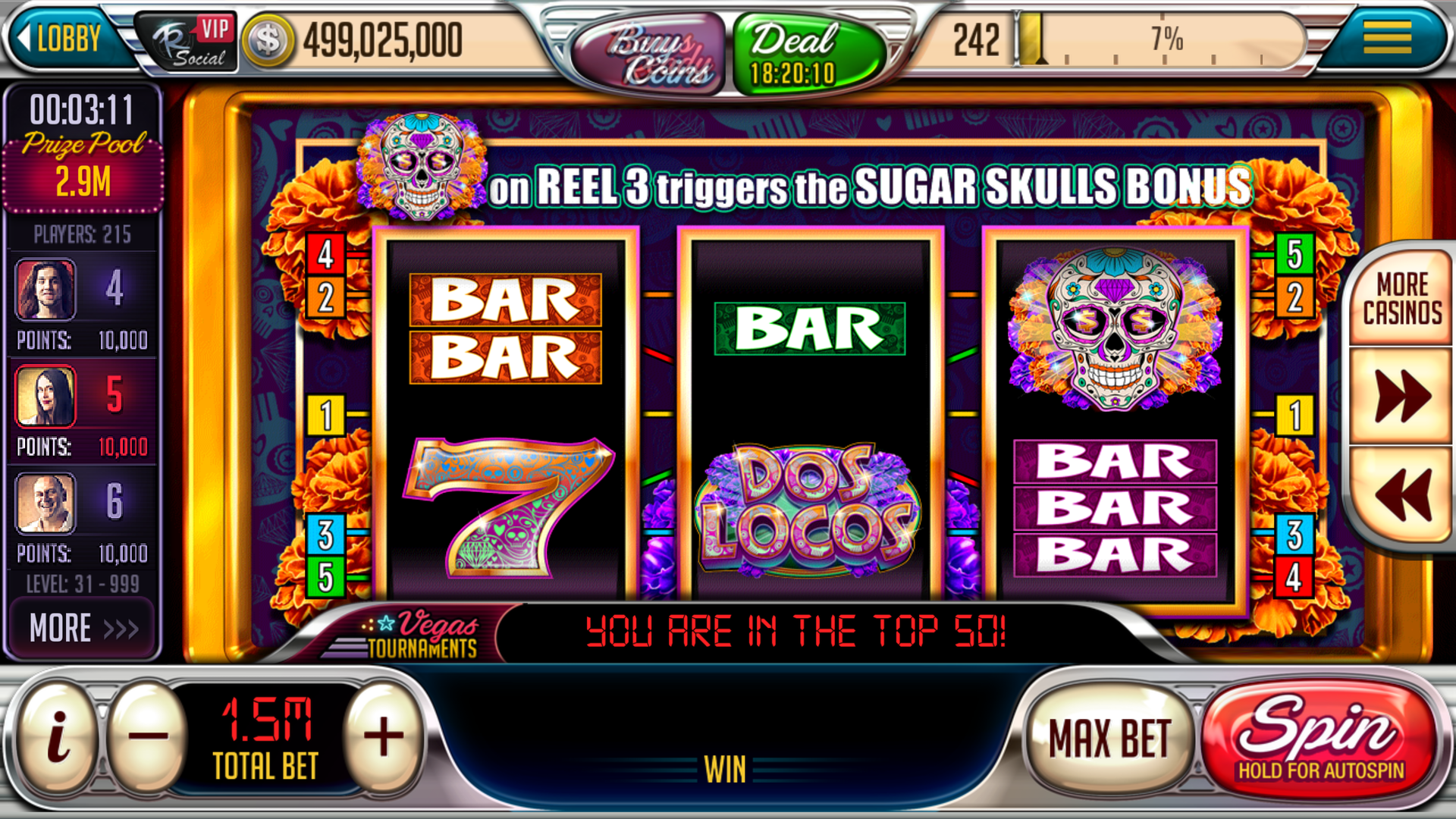Open the hamburger menu
The width and height of the screenshot is (1456, 819).
pos(1386,38)
